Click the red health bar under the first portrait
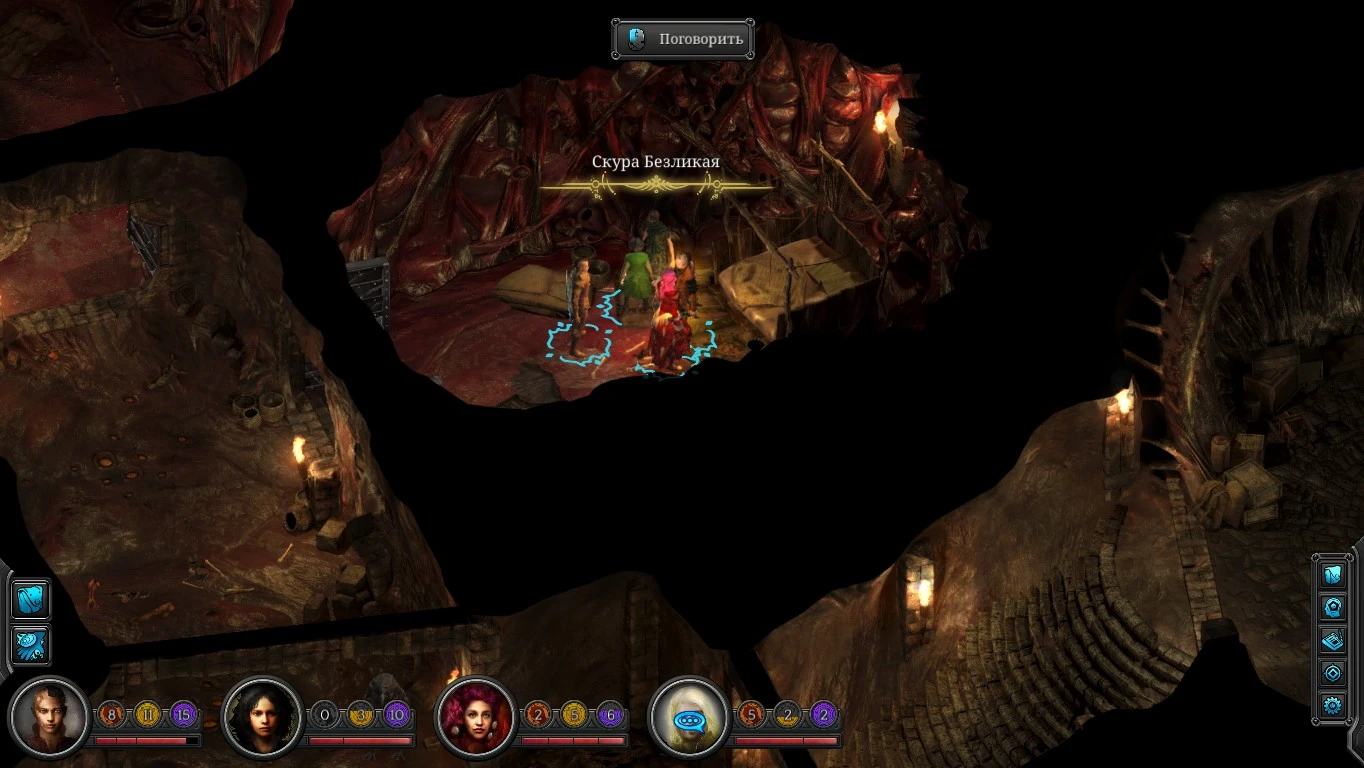 (148, 742)
